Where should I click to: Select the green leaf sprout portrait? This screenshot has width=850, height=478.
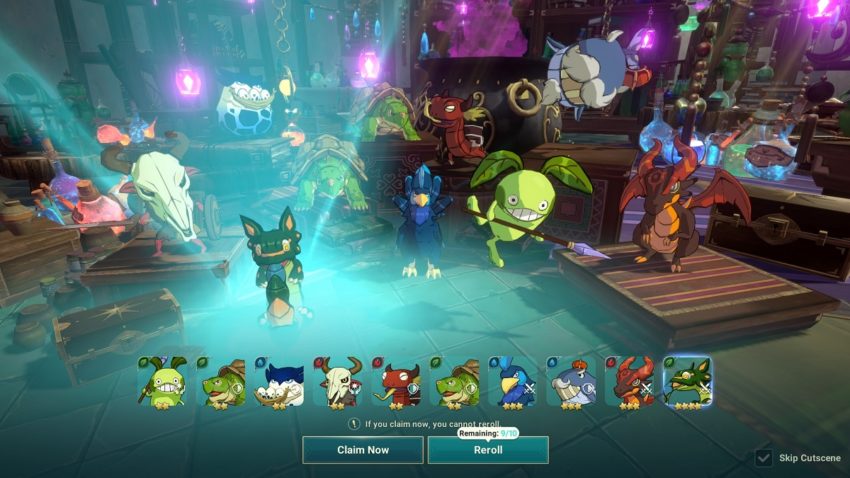pos(163,381)
